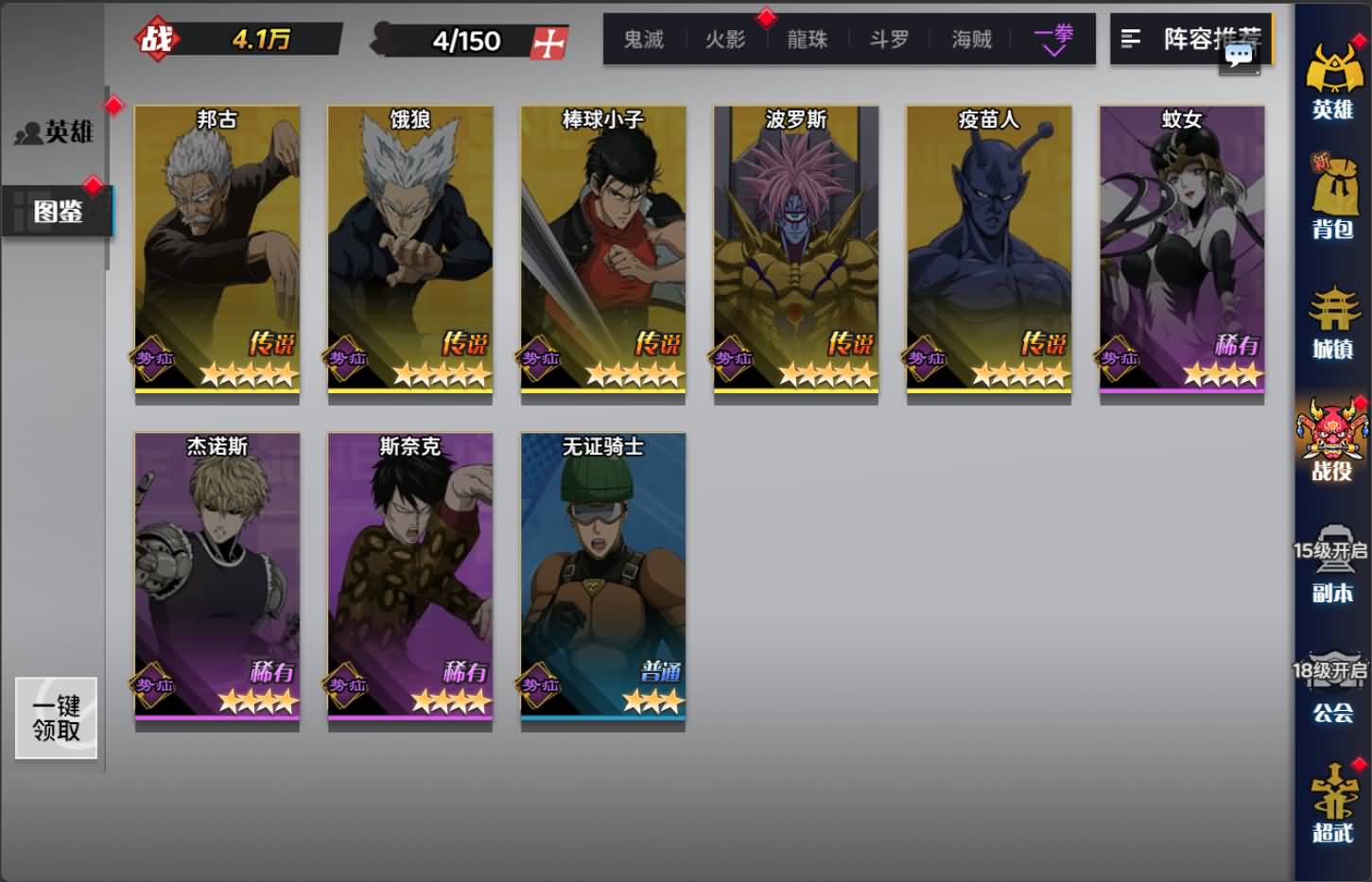Viewport: 1372px width, 882px height.
Task: Click the battle power 战 icon top left
Action: [159, 39]
